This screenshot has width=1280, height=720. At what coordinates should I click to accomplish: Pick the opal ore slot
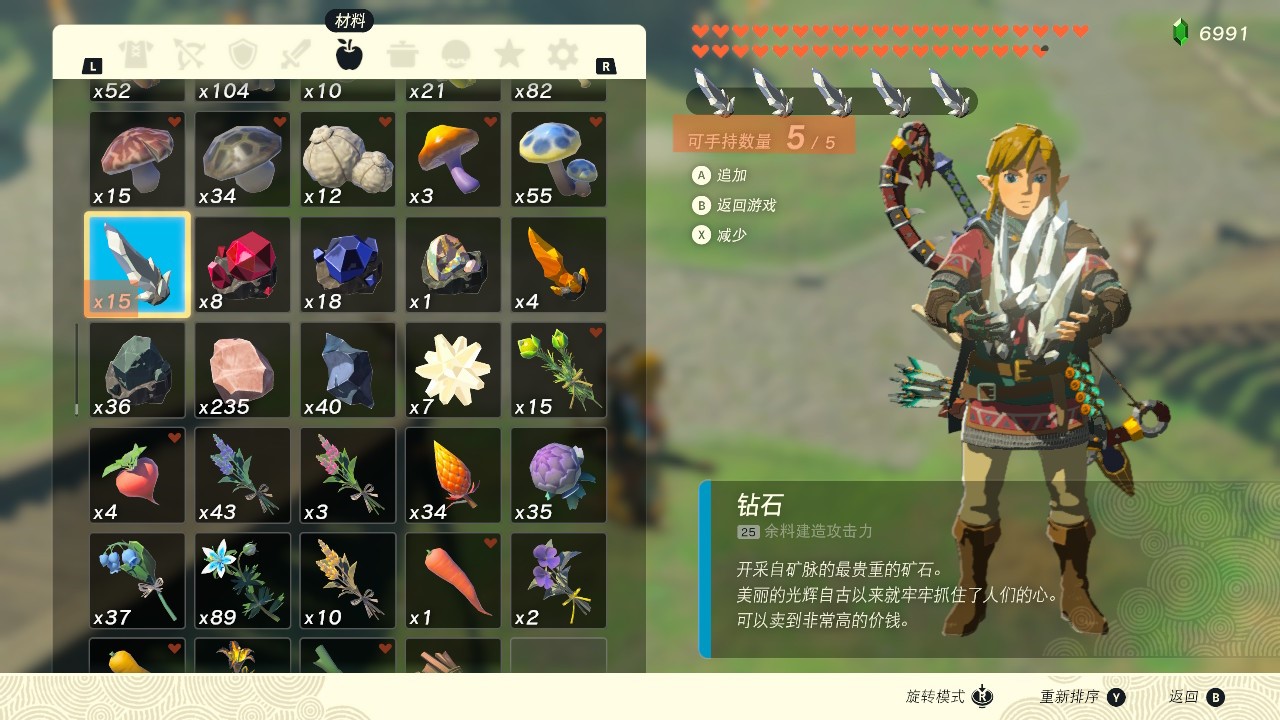click(453, 265)
